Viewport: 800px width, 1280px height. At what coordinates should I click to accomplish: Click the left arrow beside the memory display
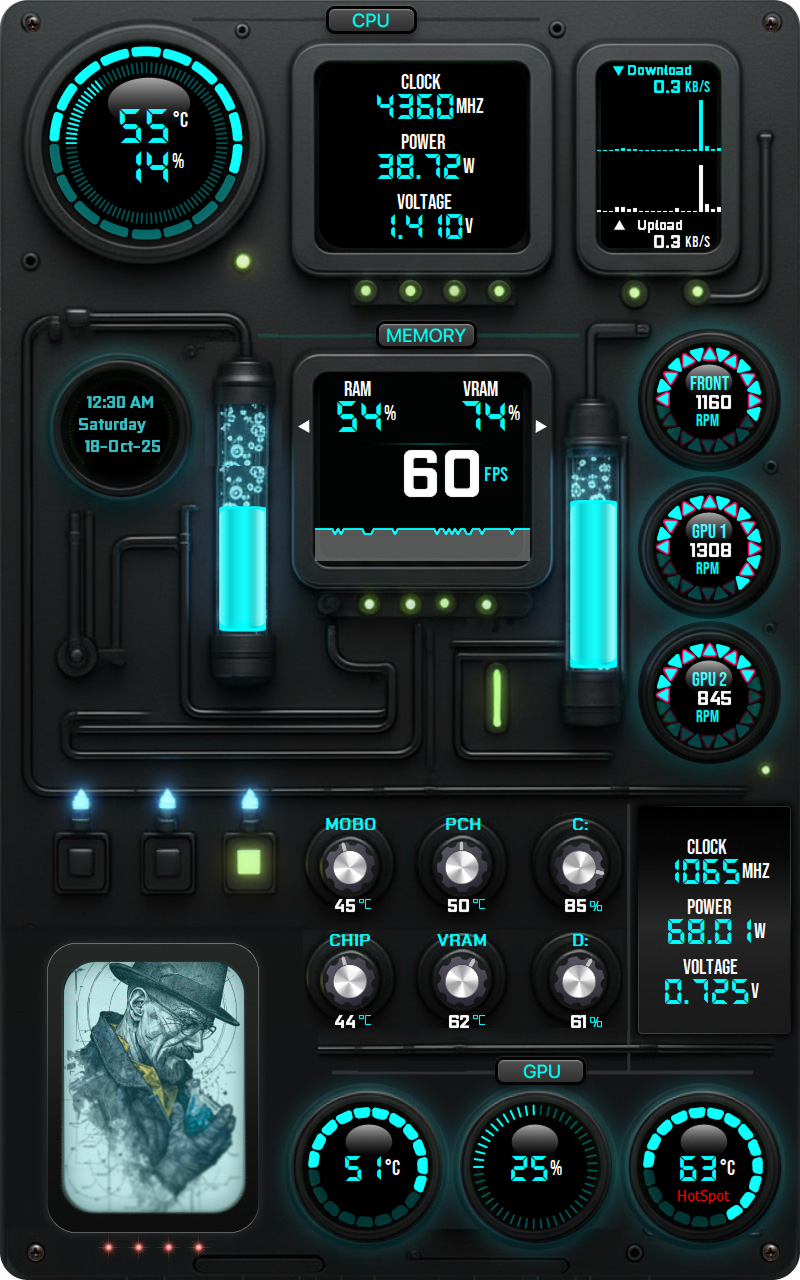click(x=304, y=427)
